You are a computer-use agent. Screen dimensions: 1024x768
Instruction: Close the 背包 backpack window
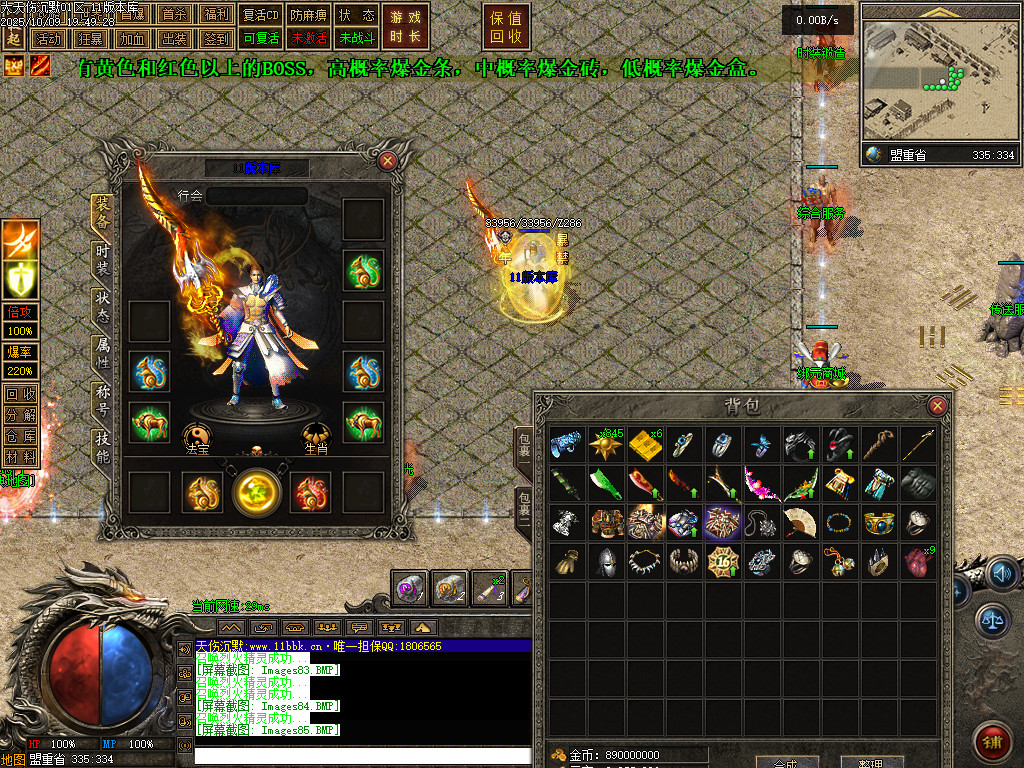937,406
